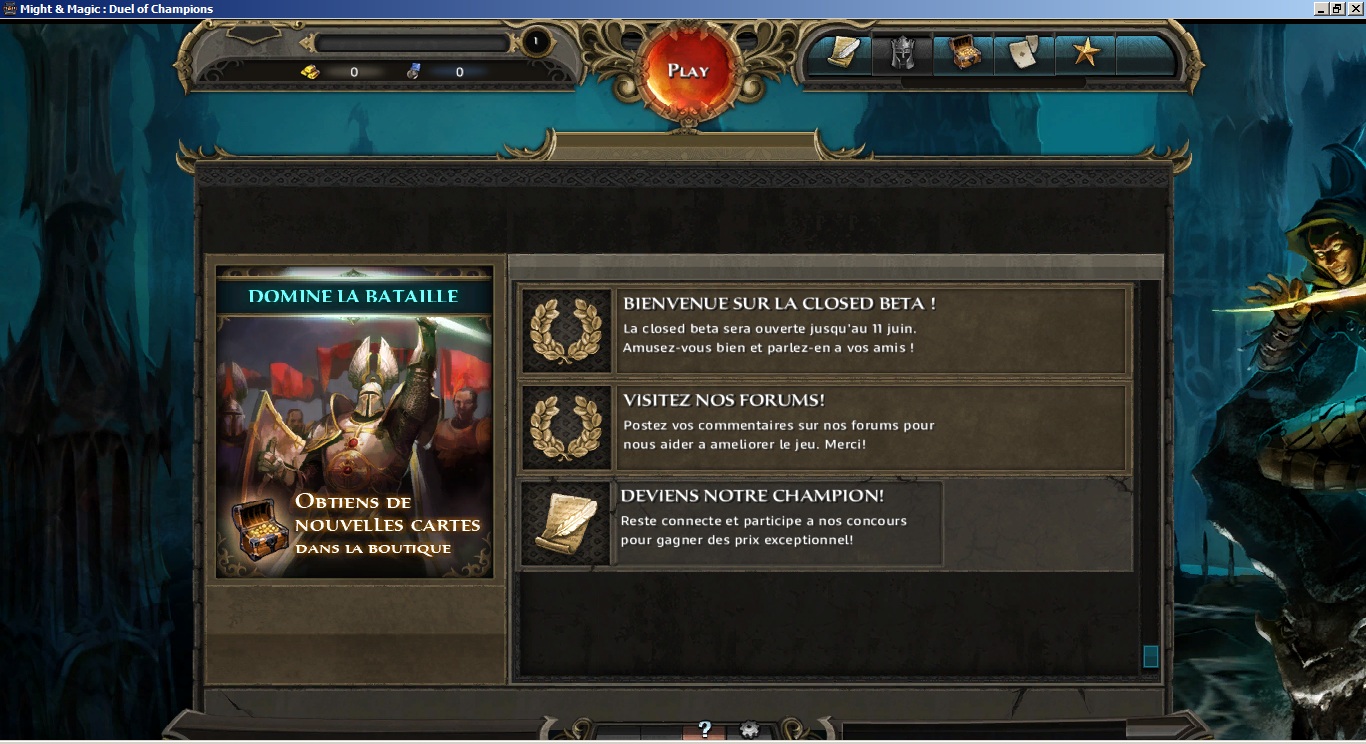
Task: Click the gold bars currency icon
Action: pyautogui.click(x=310, y=72)
